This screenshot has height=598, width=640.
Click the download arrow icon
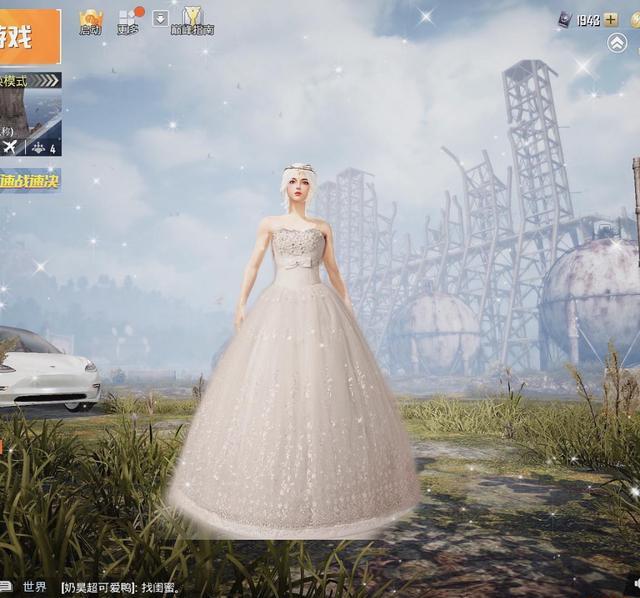tap(160, 18)
